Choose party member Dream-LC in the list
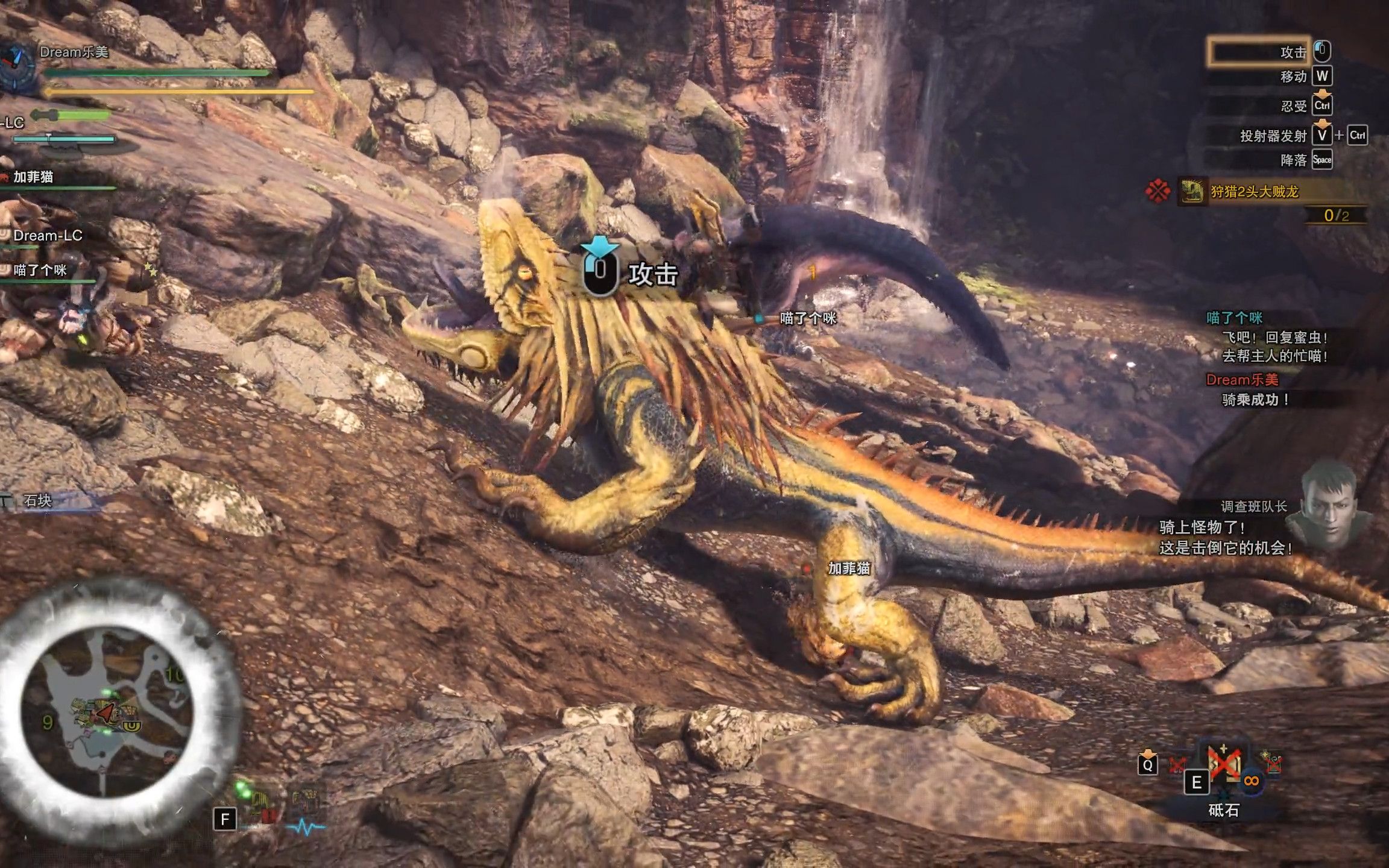Screen dimensions: 1389x868 click(x=48, y=236)
